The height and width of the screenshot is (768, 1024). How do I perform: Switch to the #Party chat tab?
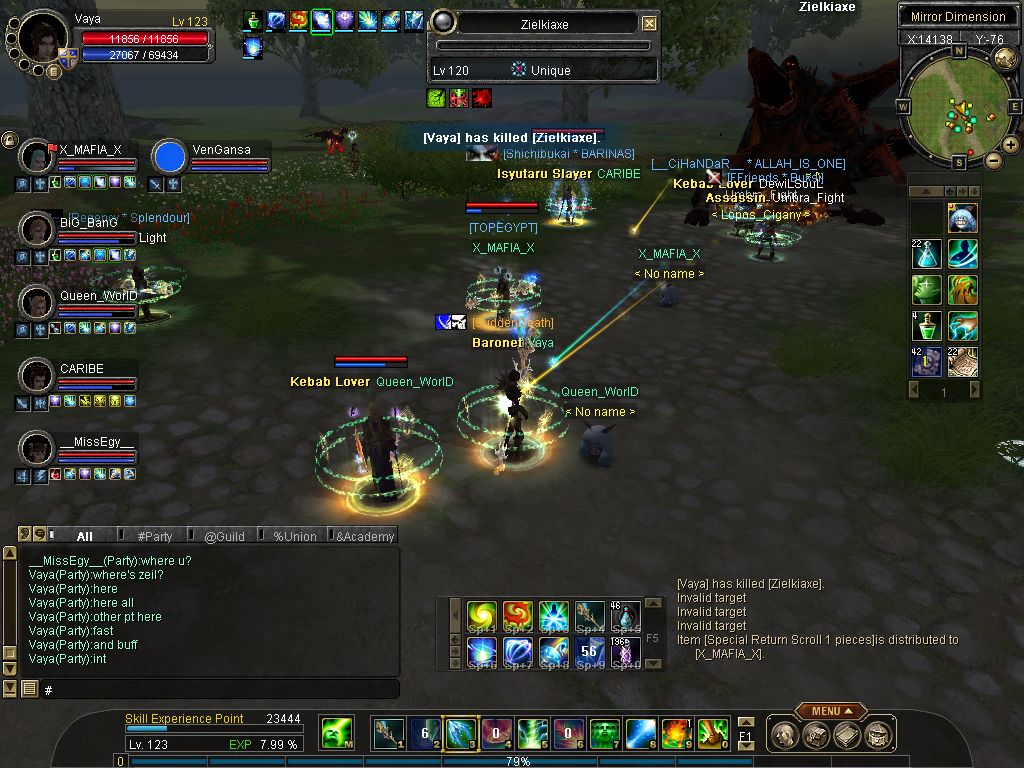click(155, 536)
